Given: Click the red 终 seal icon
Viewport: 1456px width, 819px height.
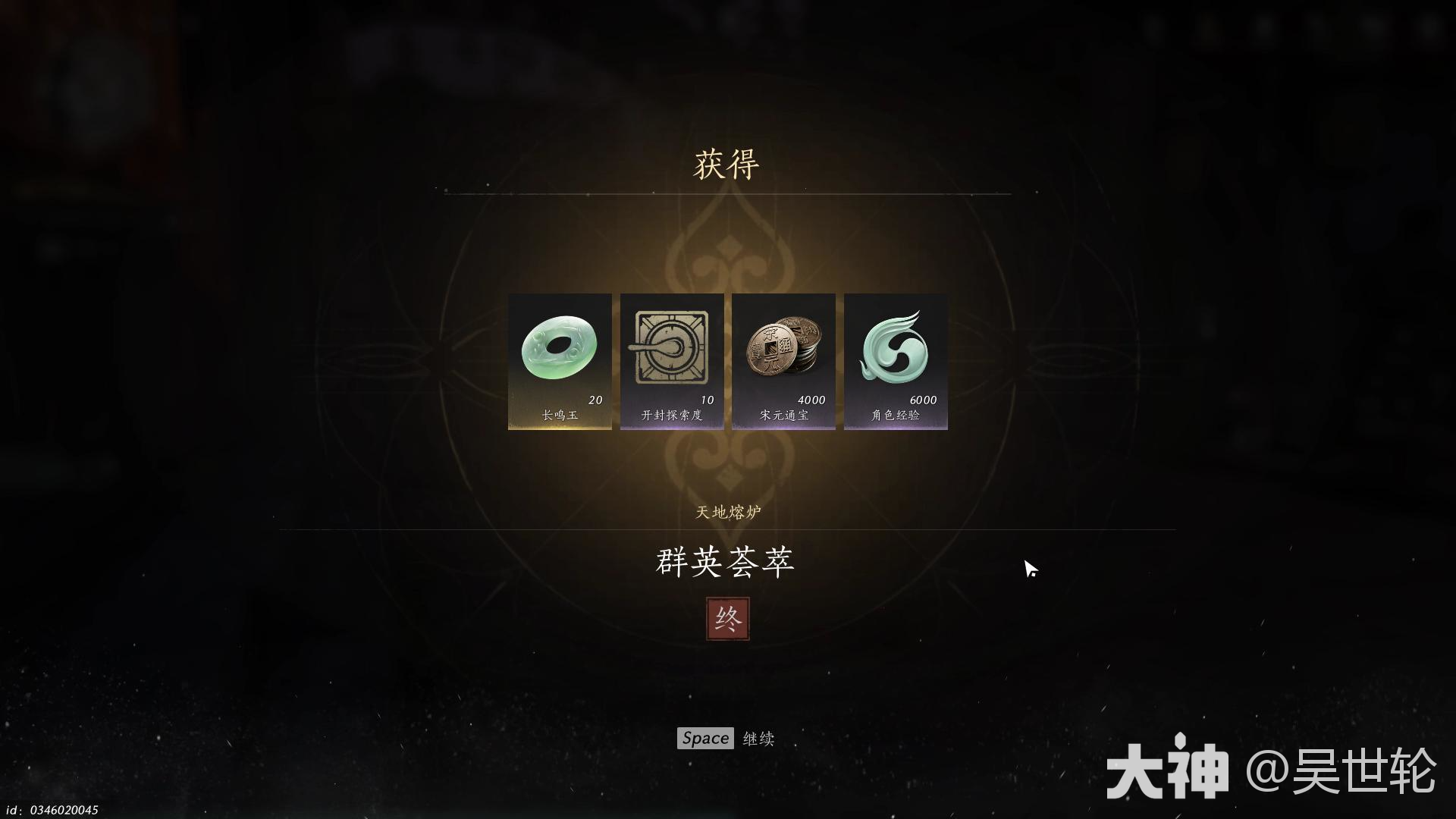Looking at the screenshot, I should pyautogui.click(x=727, y=617).
